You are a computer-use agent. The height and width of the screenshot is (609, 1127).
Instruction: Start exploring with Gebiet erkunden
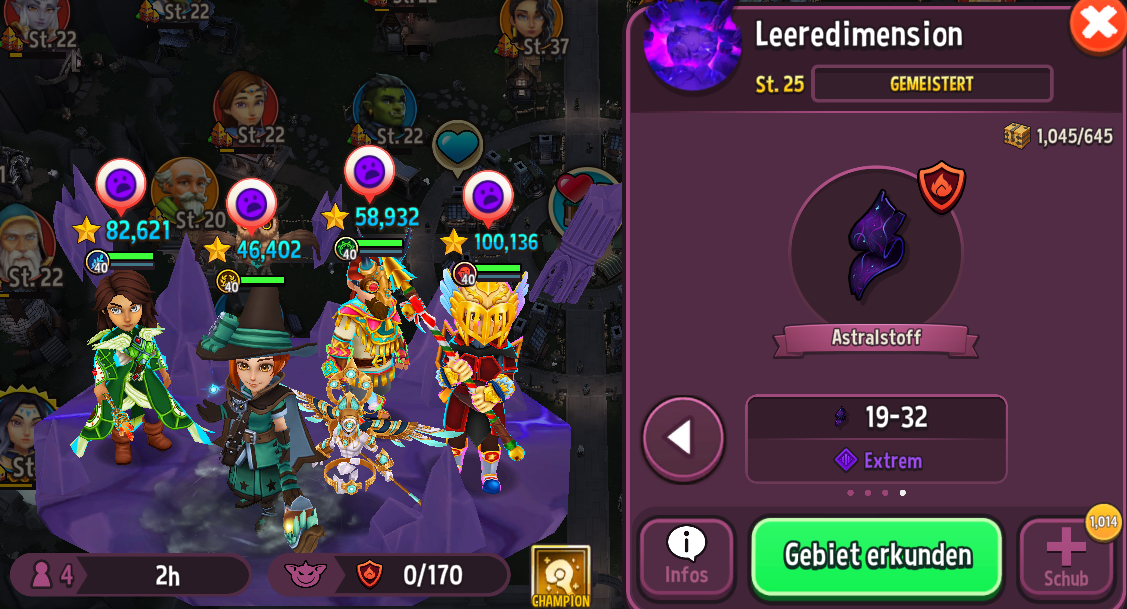tap(876, 556)
